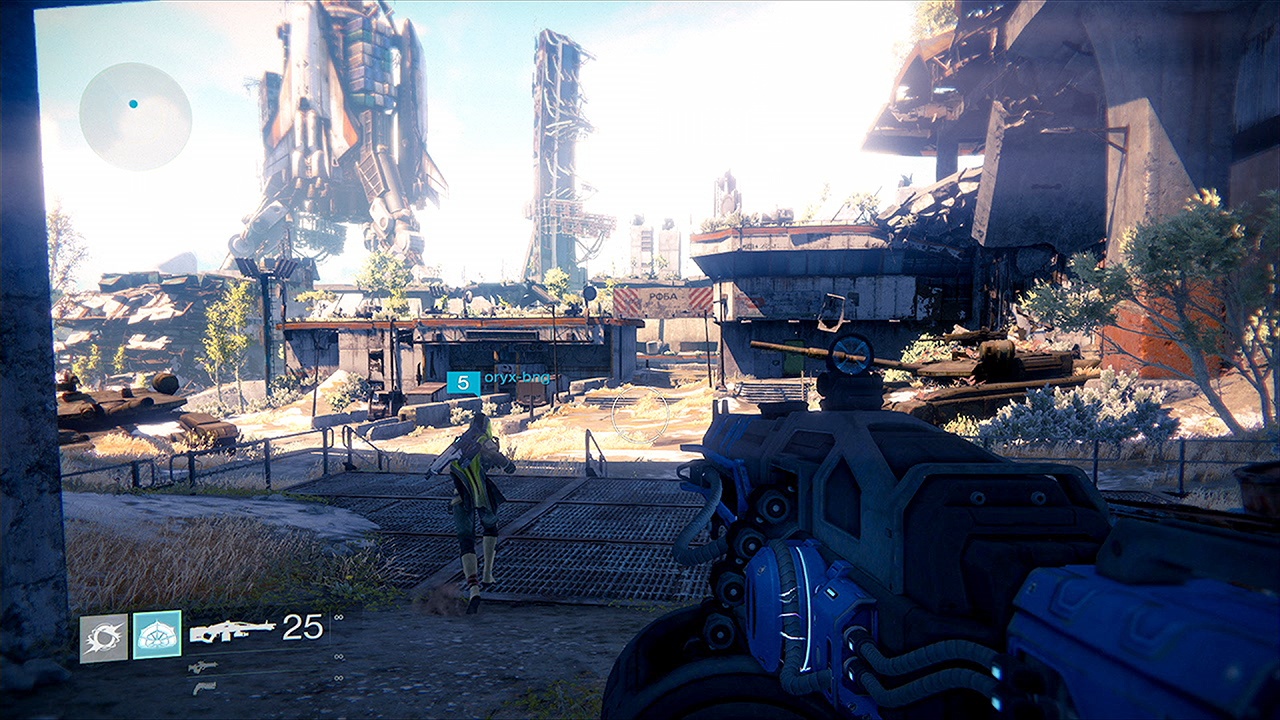Image resolution: width=1280 pixels, height=720 pixels.
Task: Switch to the special weapon icon
Action: [x=203, y=667]
